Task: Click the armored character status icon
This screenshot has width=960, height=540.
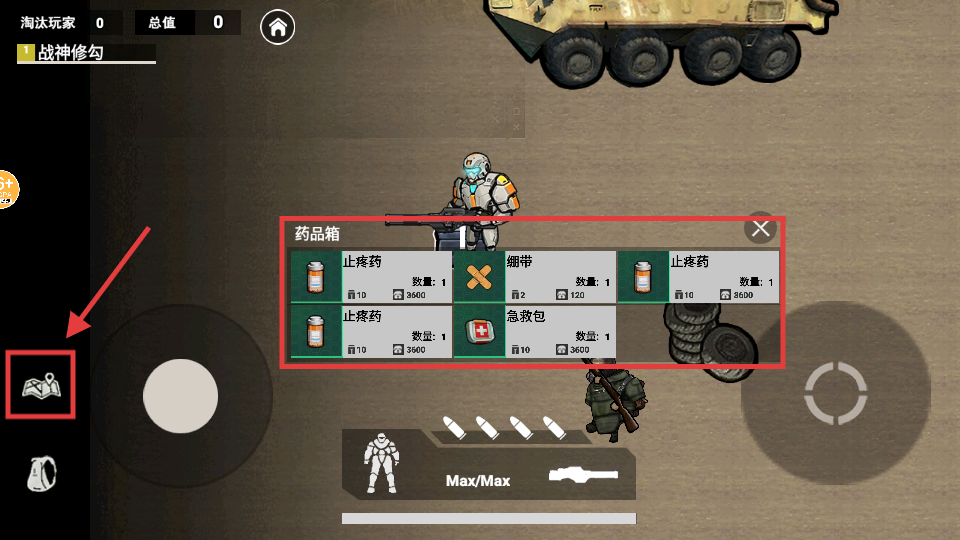Action: [384, 462]
